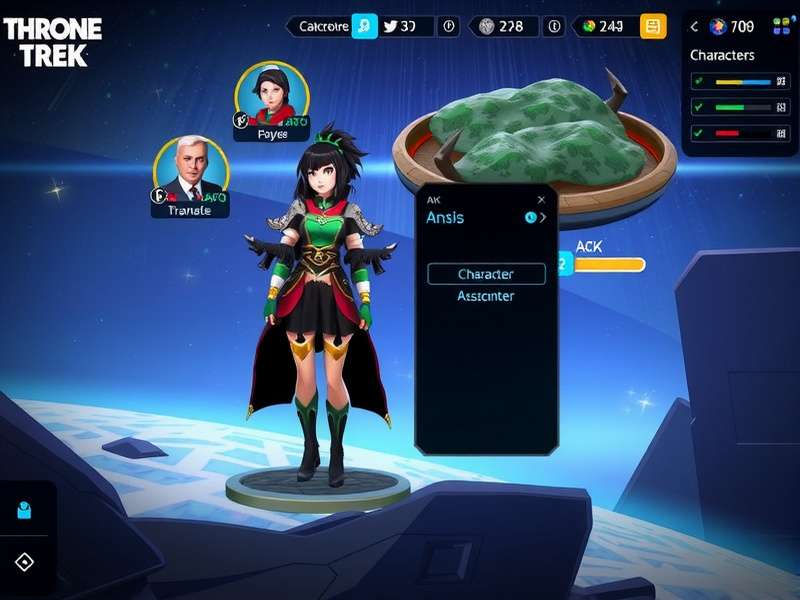Close the Ansis panel
Screen dimensions: 800x600
tap(541, 199)
